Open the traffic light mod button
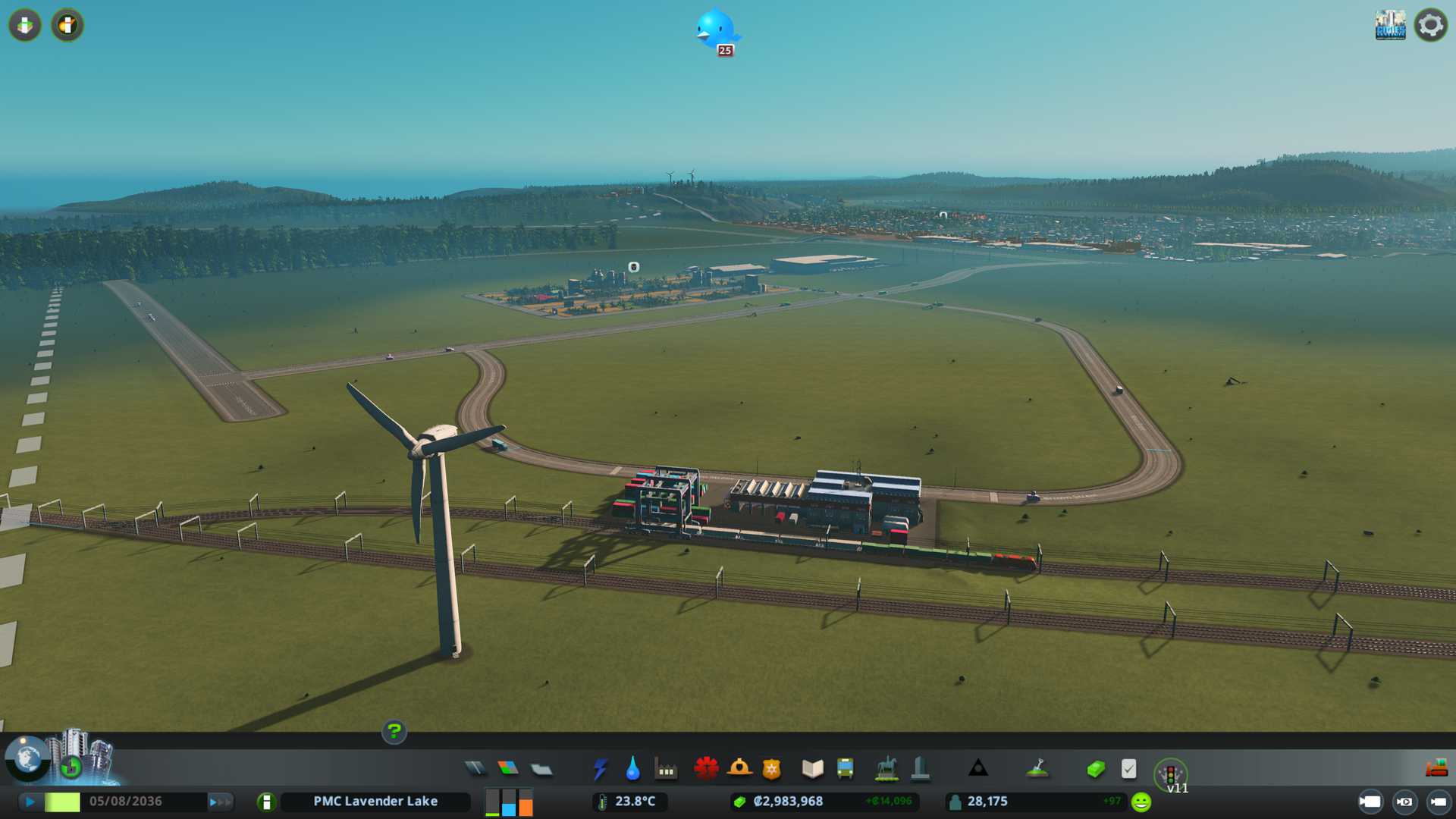Image resolution: width=1456 pixels, height=819 pixels. [1170, 773]
